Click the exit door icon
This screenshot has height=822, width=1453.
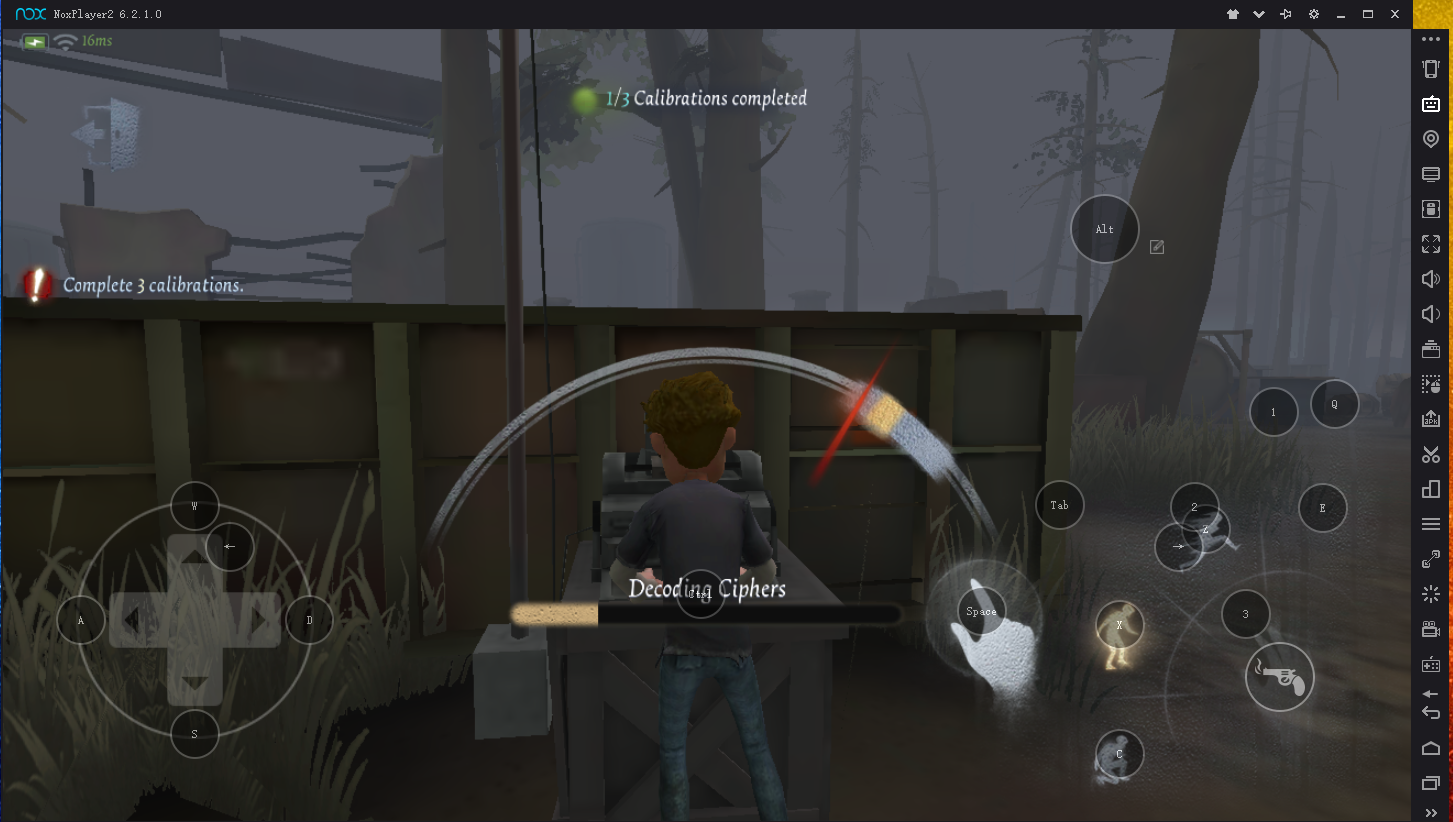click(106, 131)
